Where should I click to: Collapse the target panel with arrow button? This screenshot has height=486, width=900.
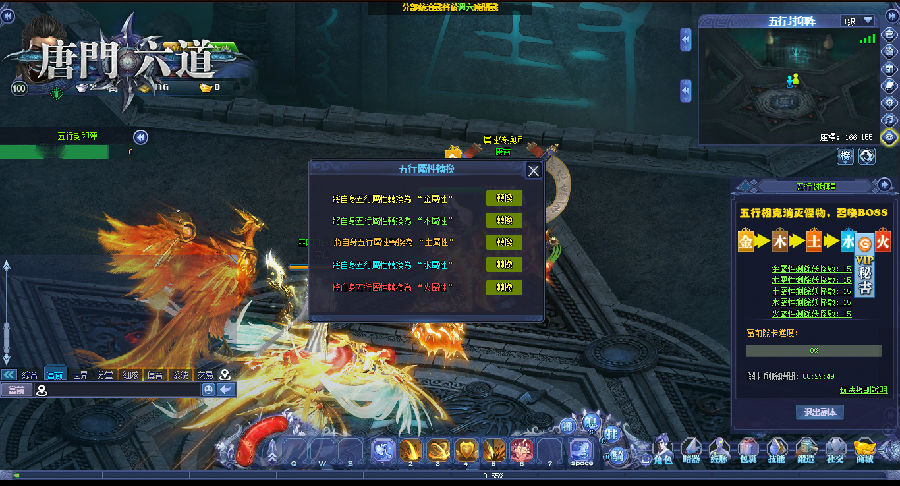(141, 136)
